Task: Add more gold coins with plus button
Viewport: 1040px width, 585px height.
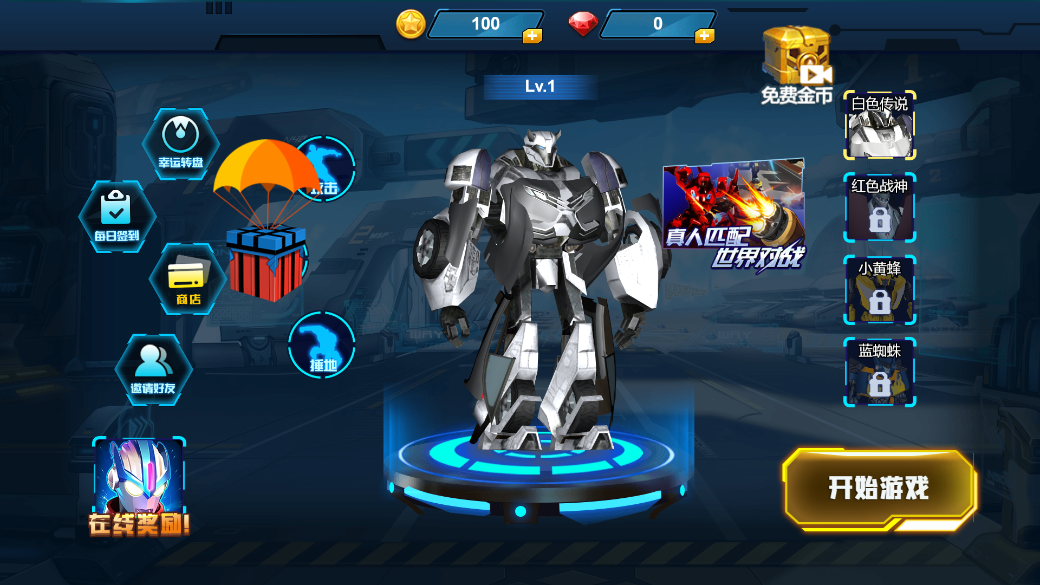Action: click(532, 36)
